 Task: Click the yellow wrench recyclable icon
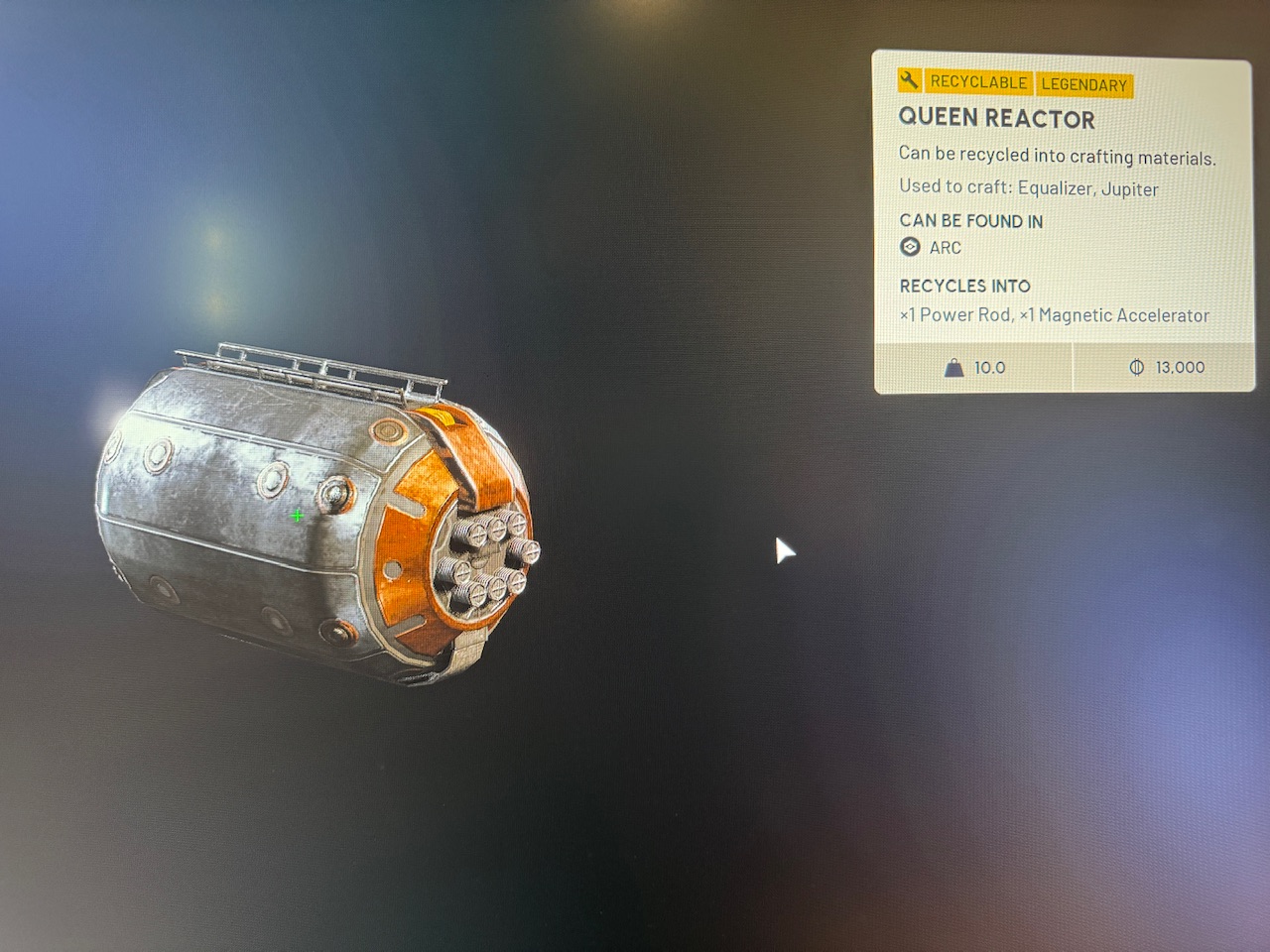point(910,83)
